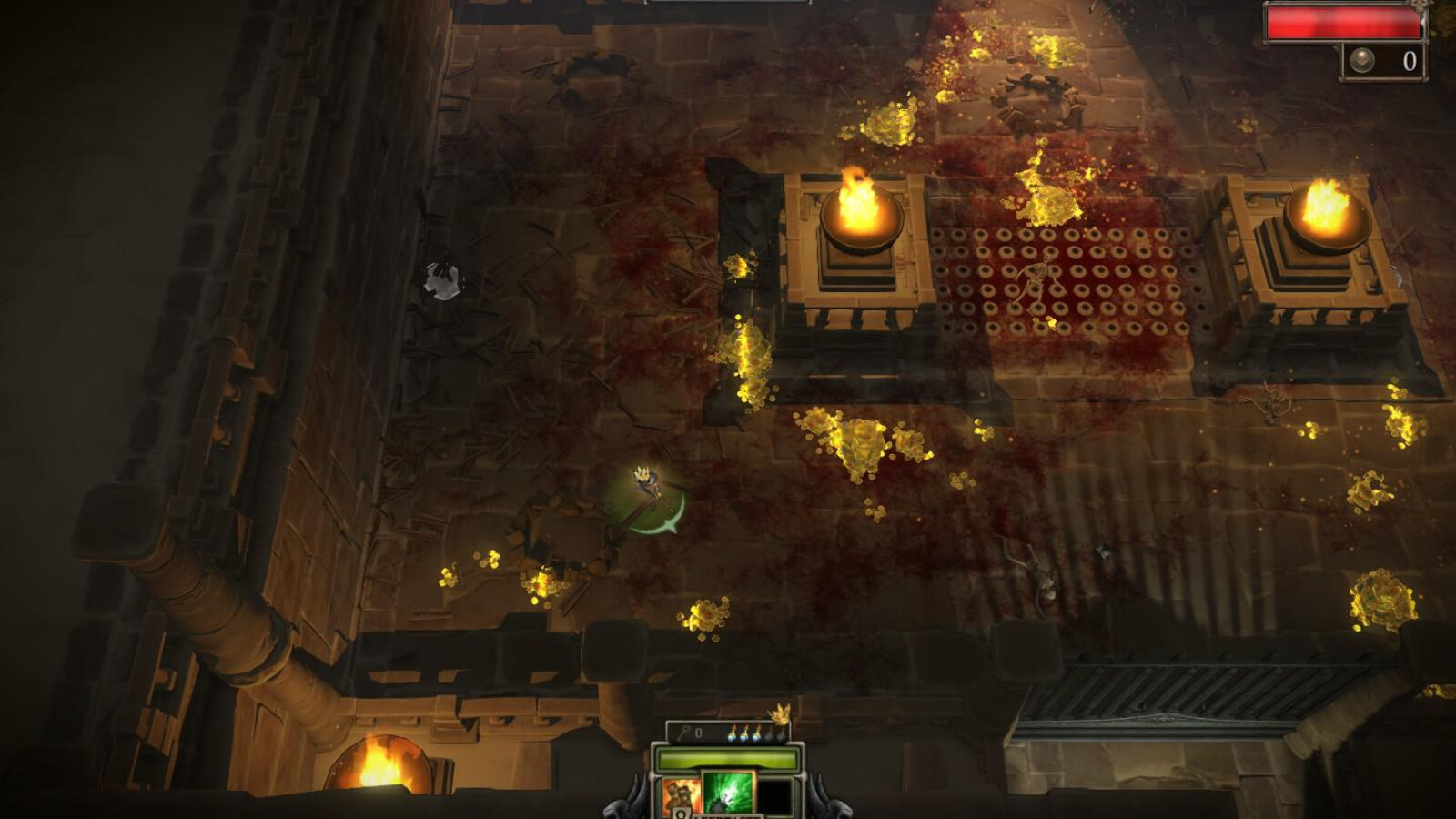The image size is (1456, 819).
Task: Select the green lightning spell ability icon
Action: point(728,794)
